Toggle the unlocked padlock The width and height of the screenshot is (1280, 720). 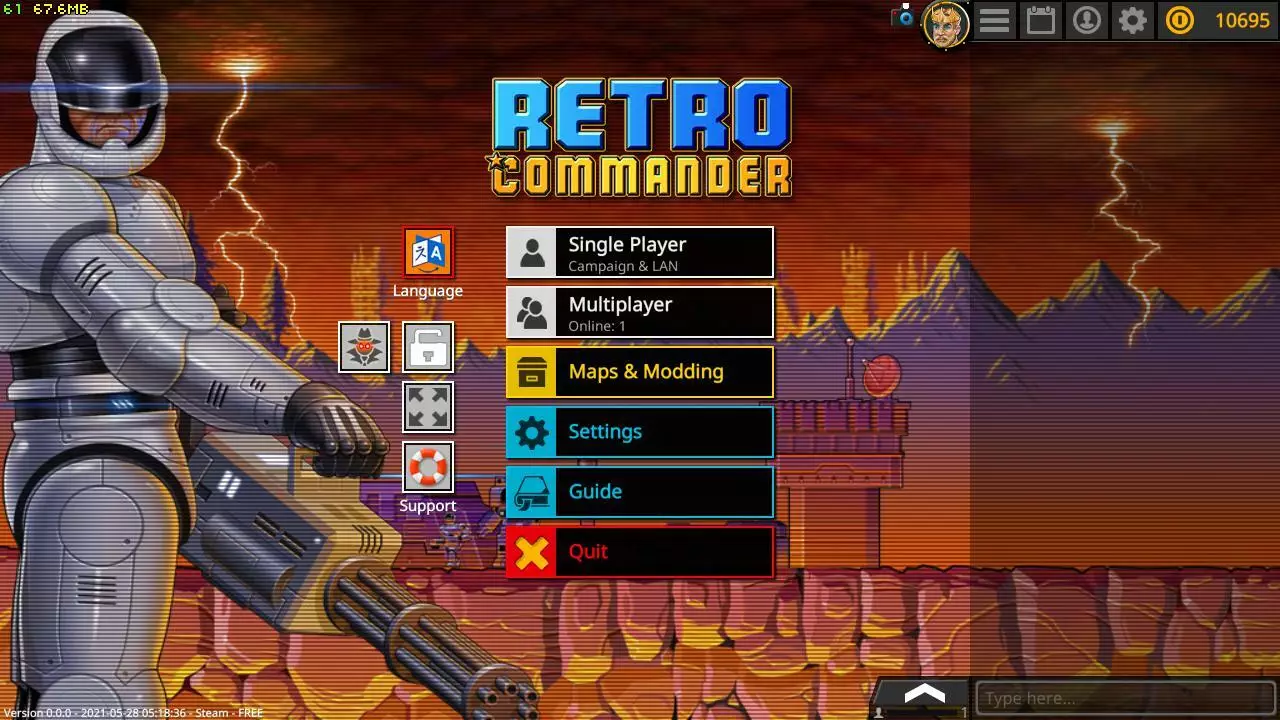(x=428, y=345)
